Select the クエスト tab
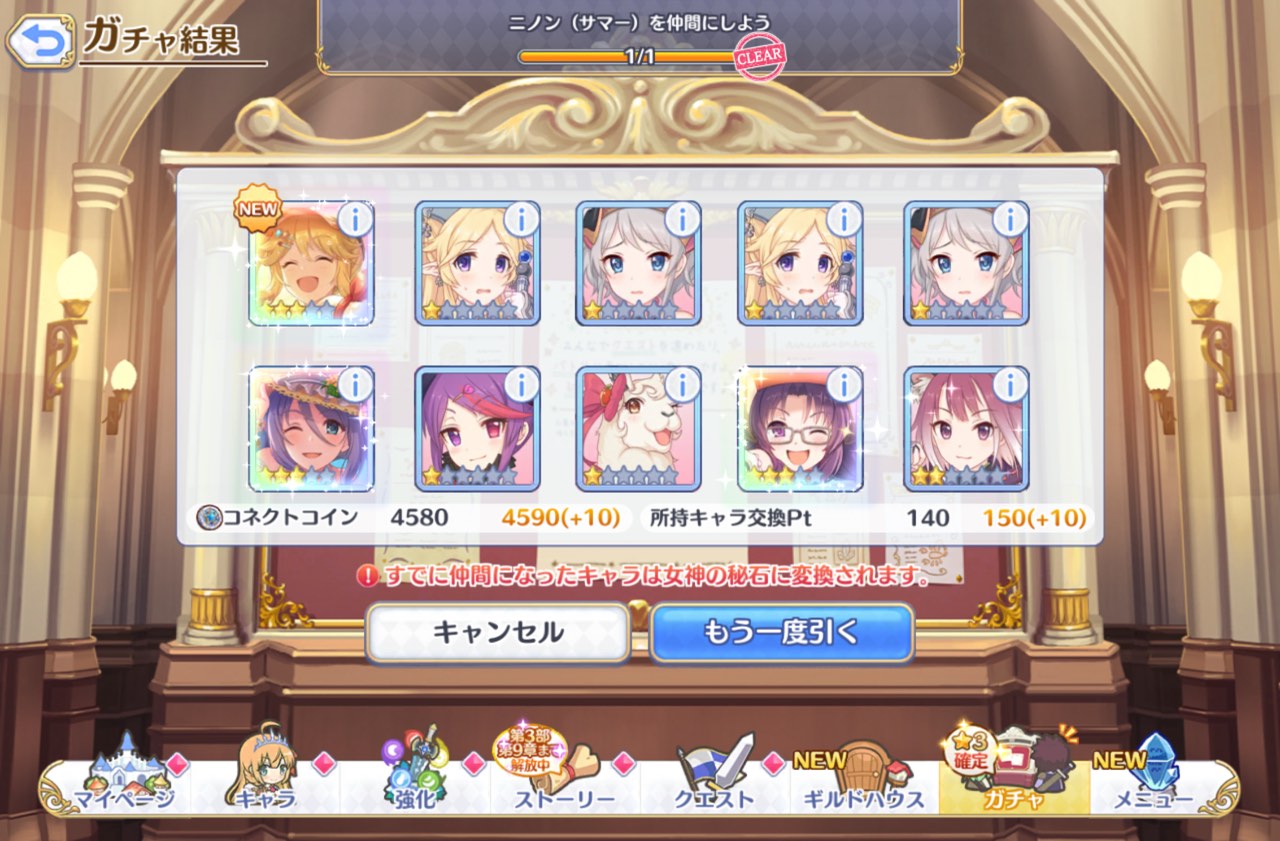Image resolution: width=1280 pixels, height=841 pixels. (x=714, y=785)
